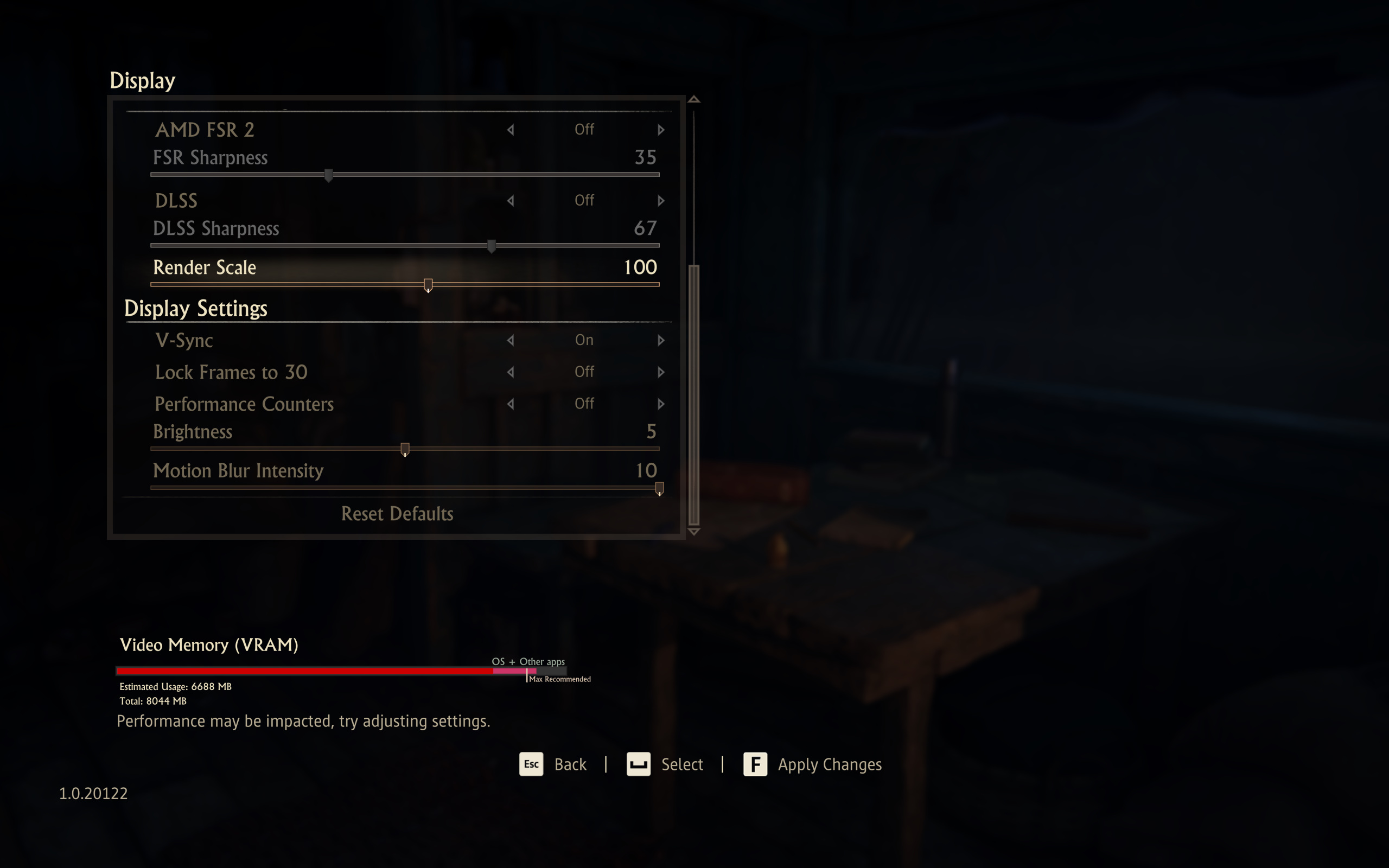Select Reset Defaults
The width and height of the screenshot is (1389, 868).
pos(397,514)
